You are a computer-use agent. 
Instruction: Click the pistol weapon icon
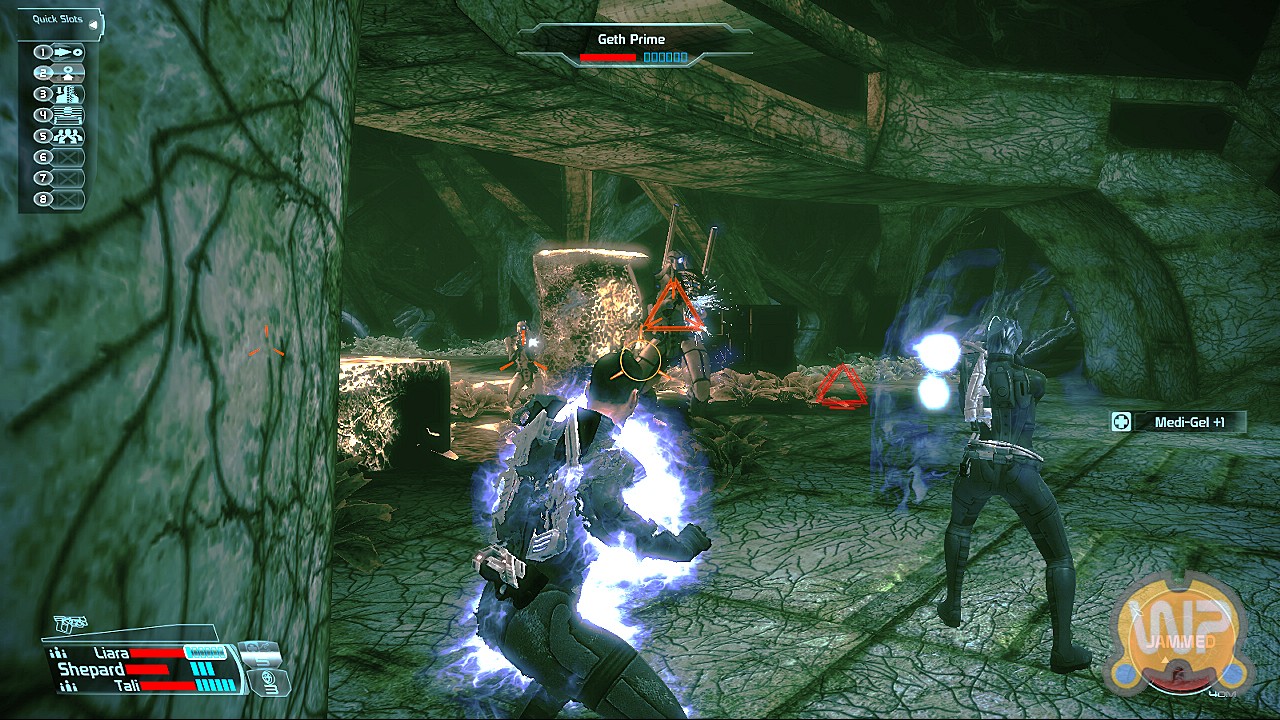pyautogui.click(x=70, y=625)
